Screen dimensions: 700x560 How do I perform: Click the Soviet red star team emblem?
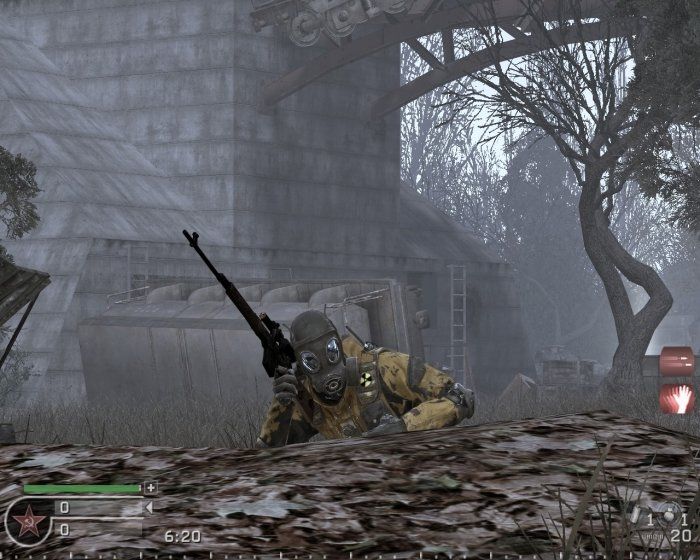[28, 522]
